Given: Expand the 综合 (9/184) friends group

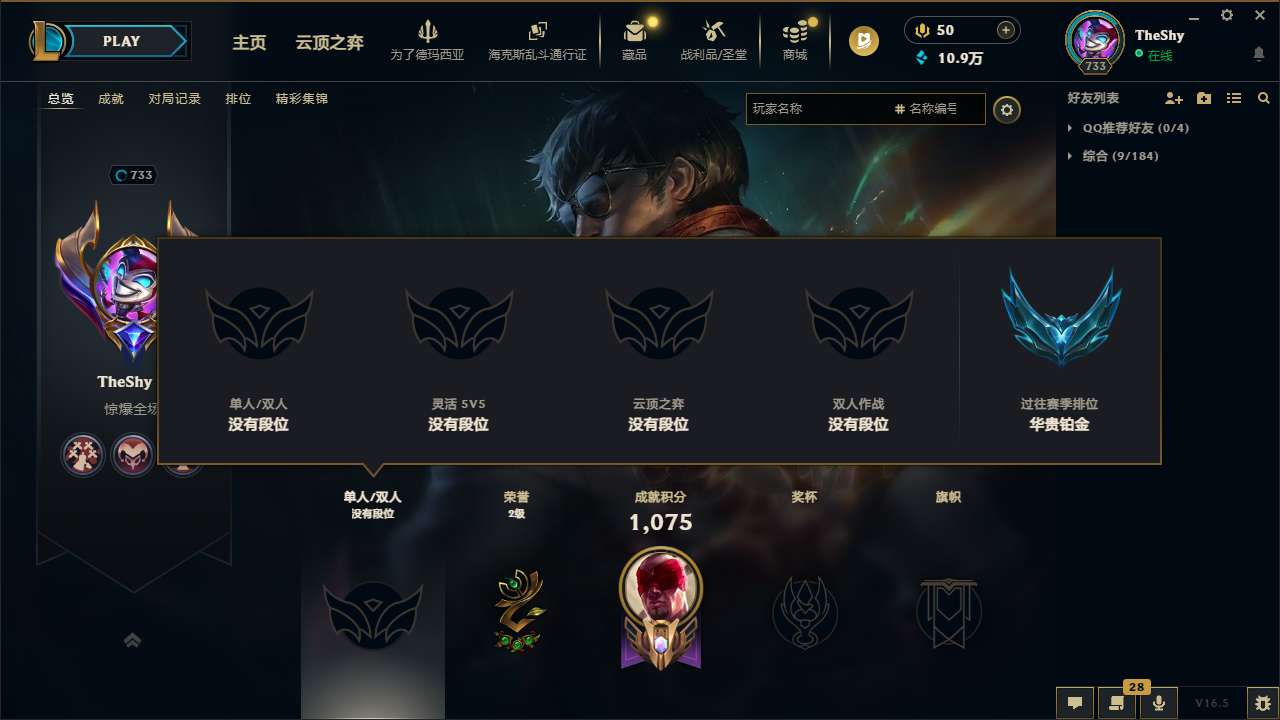Looking at the screenshot, I should (1111, 156).
